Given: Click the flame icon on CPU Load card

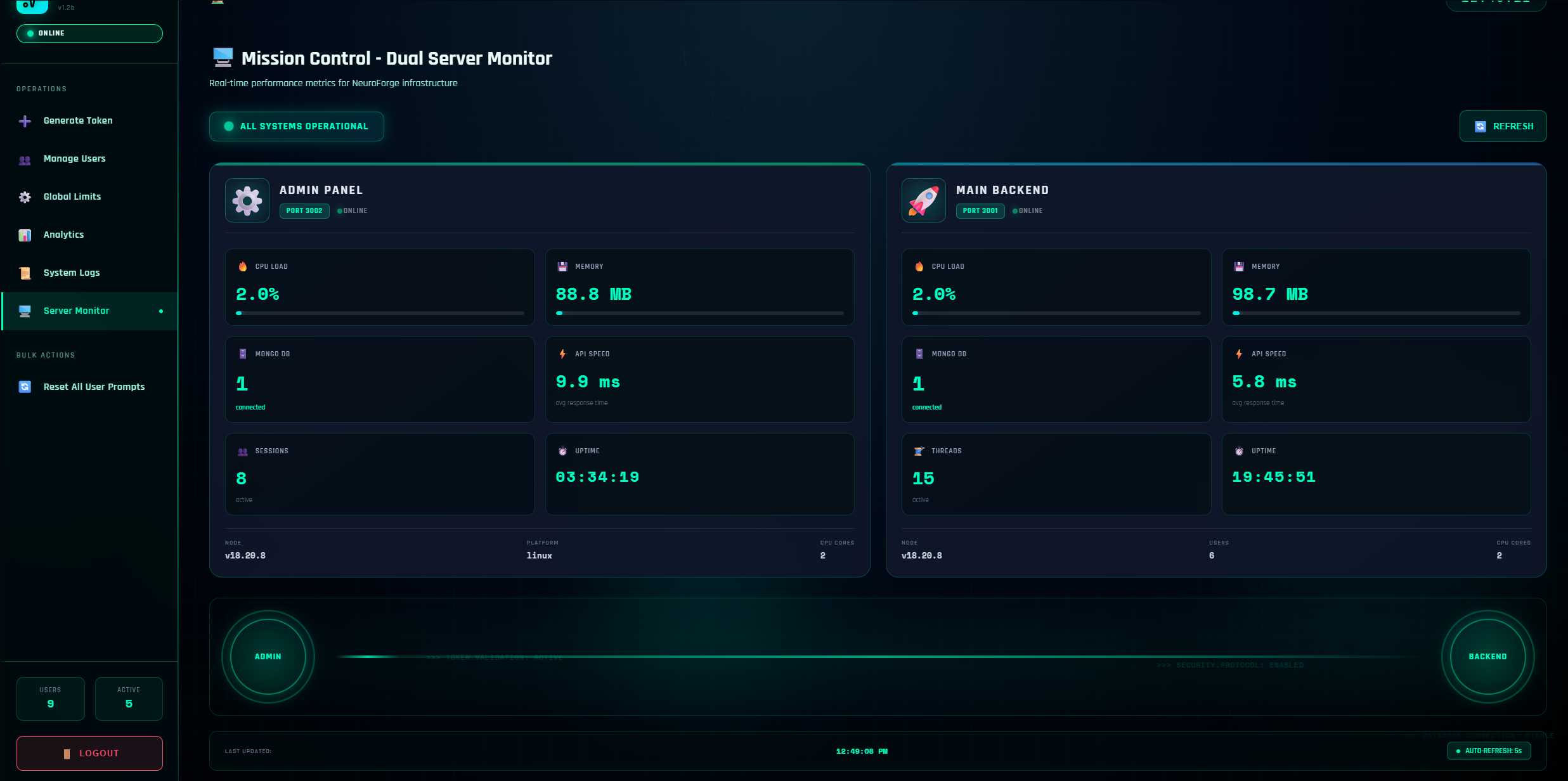Looking at the screenshot, I should click(243, 266).
